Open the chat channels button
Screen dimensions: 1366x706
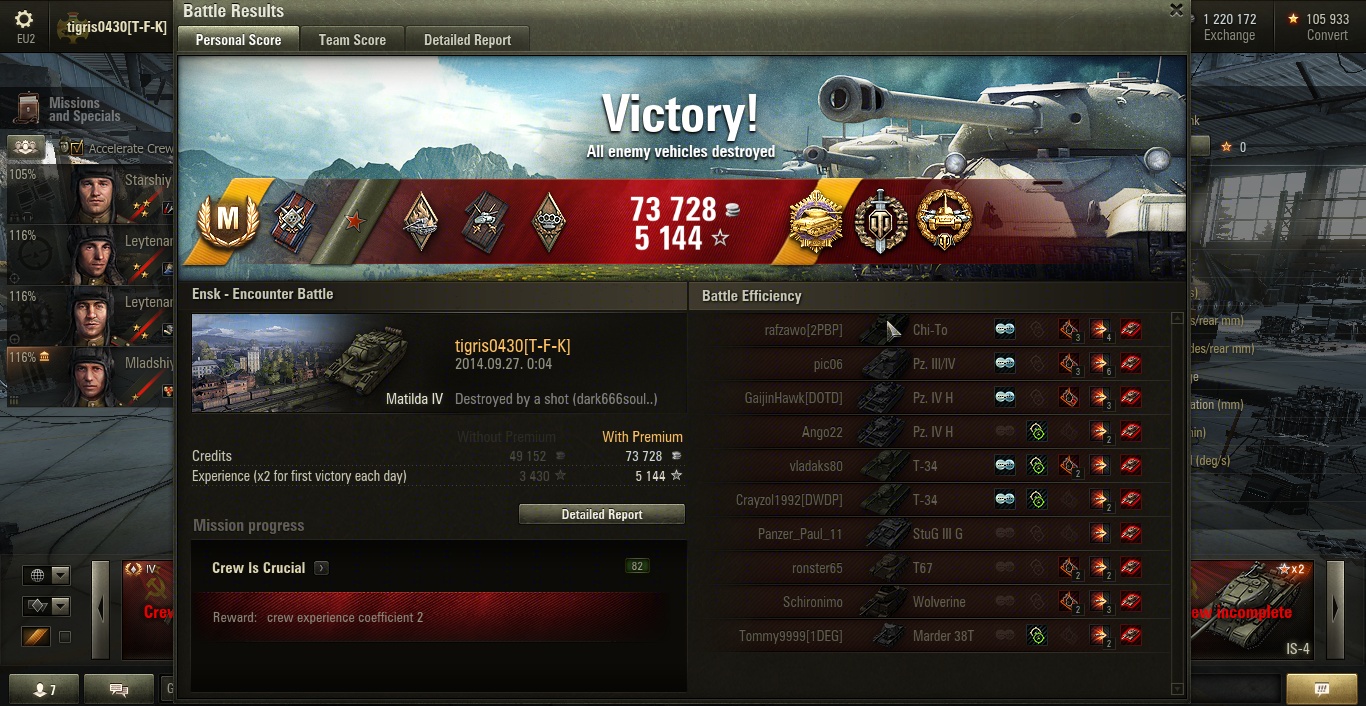(118, 689)
